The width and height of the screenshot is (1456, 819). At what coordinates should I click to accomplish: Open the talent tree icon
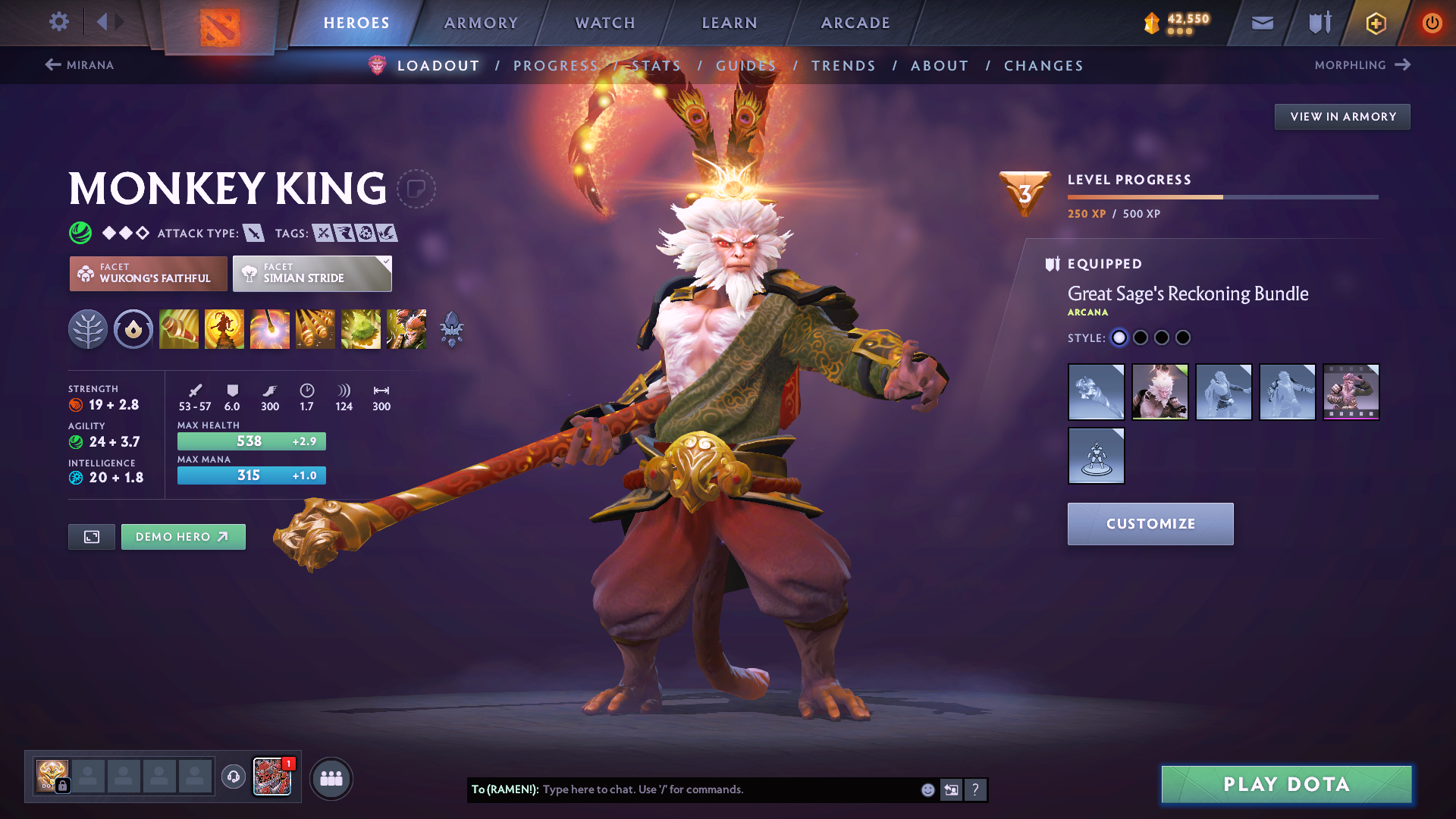click(88, 328)
